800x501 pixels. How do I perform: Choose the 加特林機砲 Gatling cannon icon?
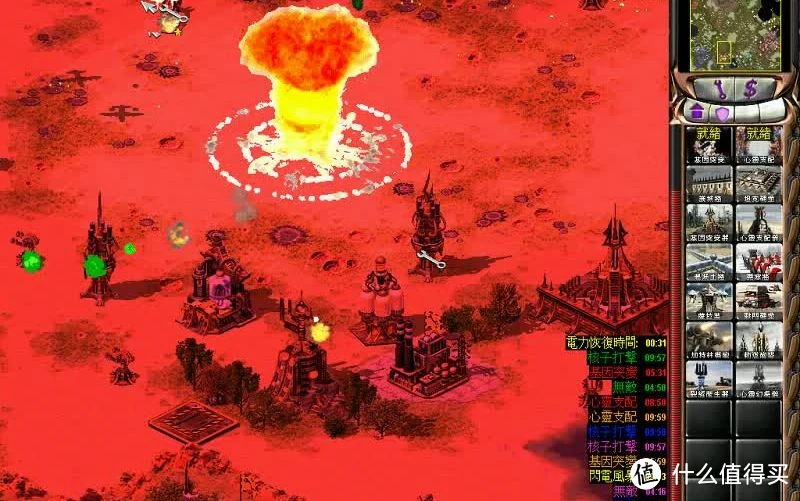[709, 339]
